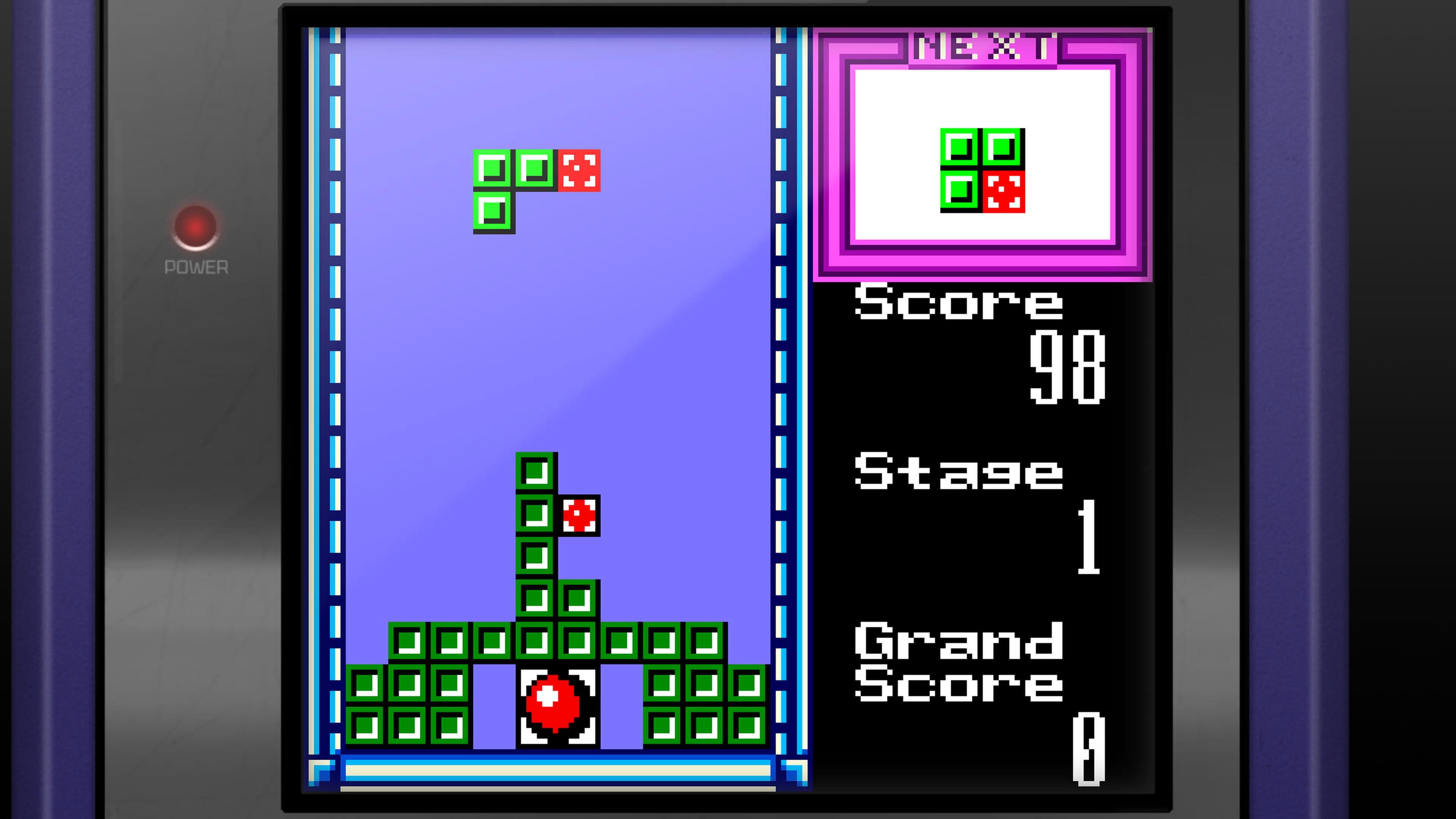Image resolution: width=1456 pixels, height=819 pixels.
Task: Select the small red orb on the tower
Action: point(579,515)
